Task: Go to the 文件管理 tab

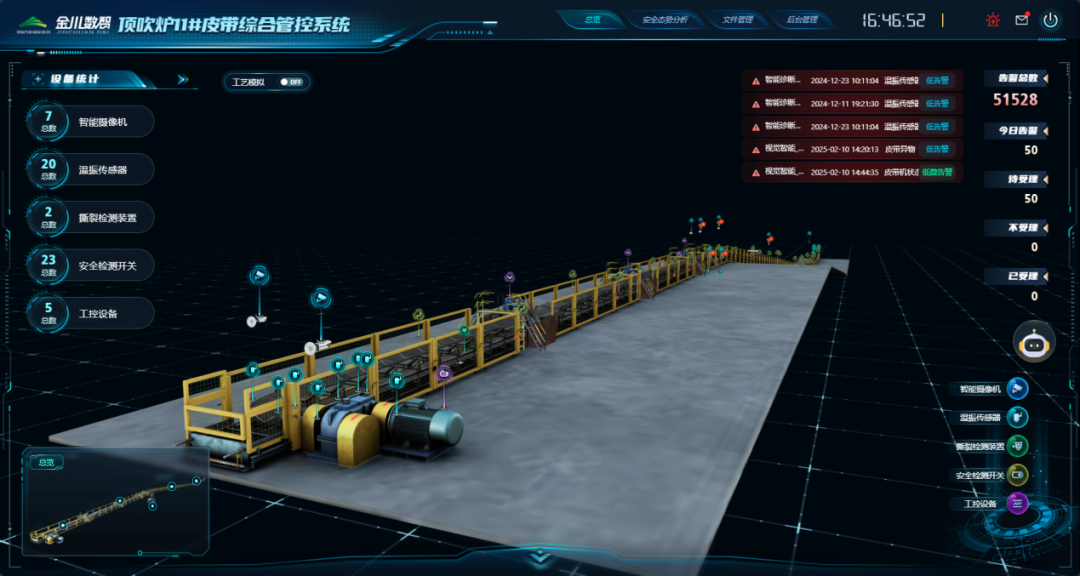Action: point(736,19)
